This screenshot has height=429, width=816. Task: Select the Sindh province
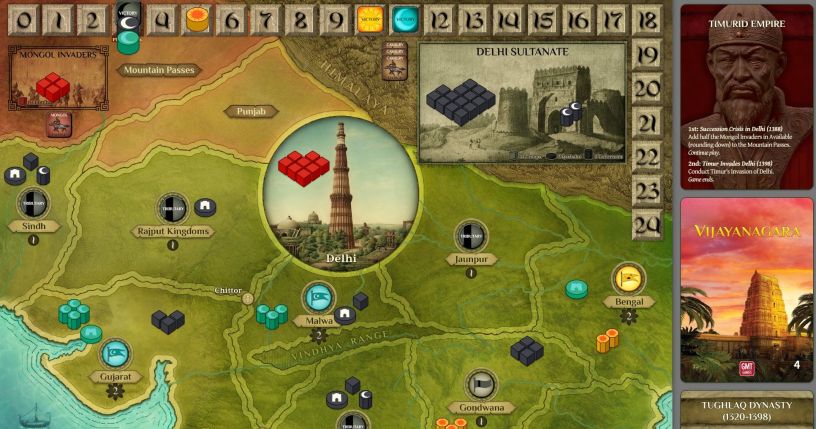(x=33, y=226)
